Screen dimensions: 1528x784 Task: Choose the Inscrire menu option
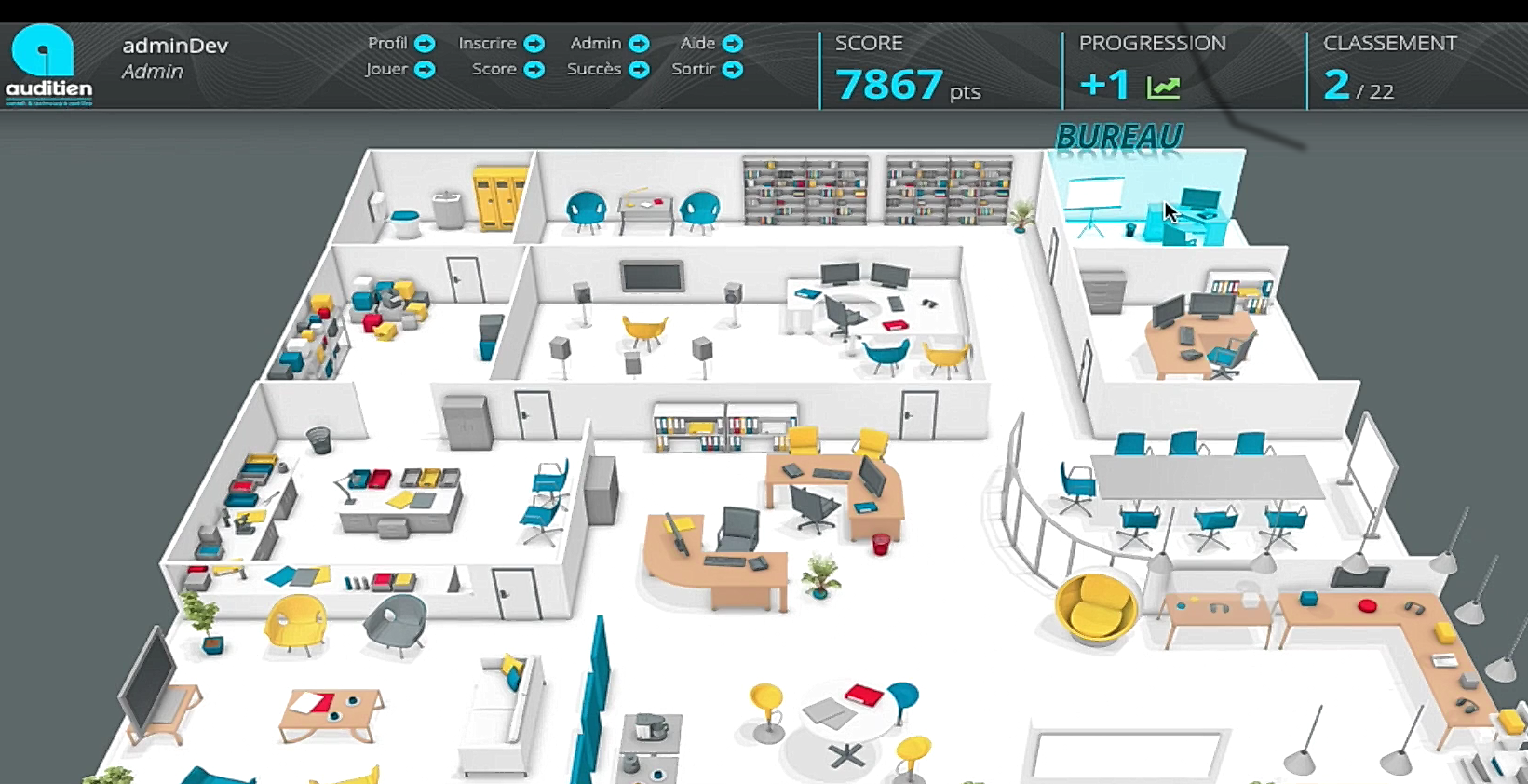click(500, 44)
